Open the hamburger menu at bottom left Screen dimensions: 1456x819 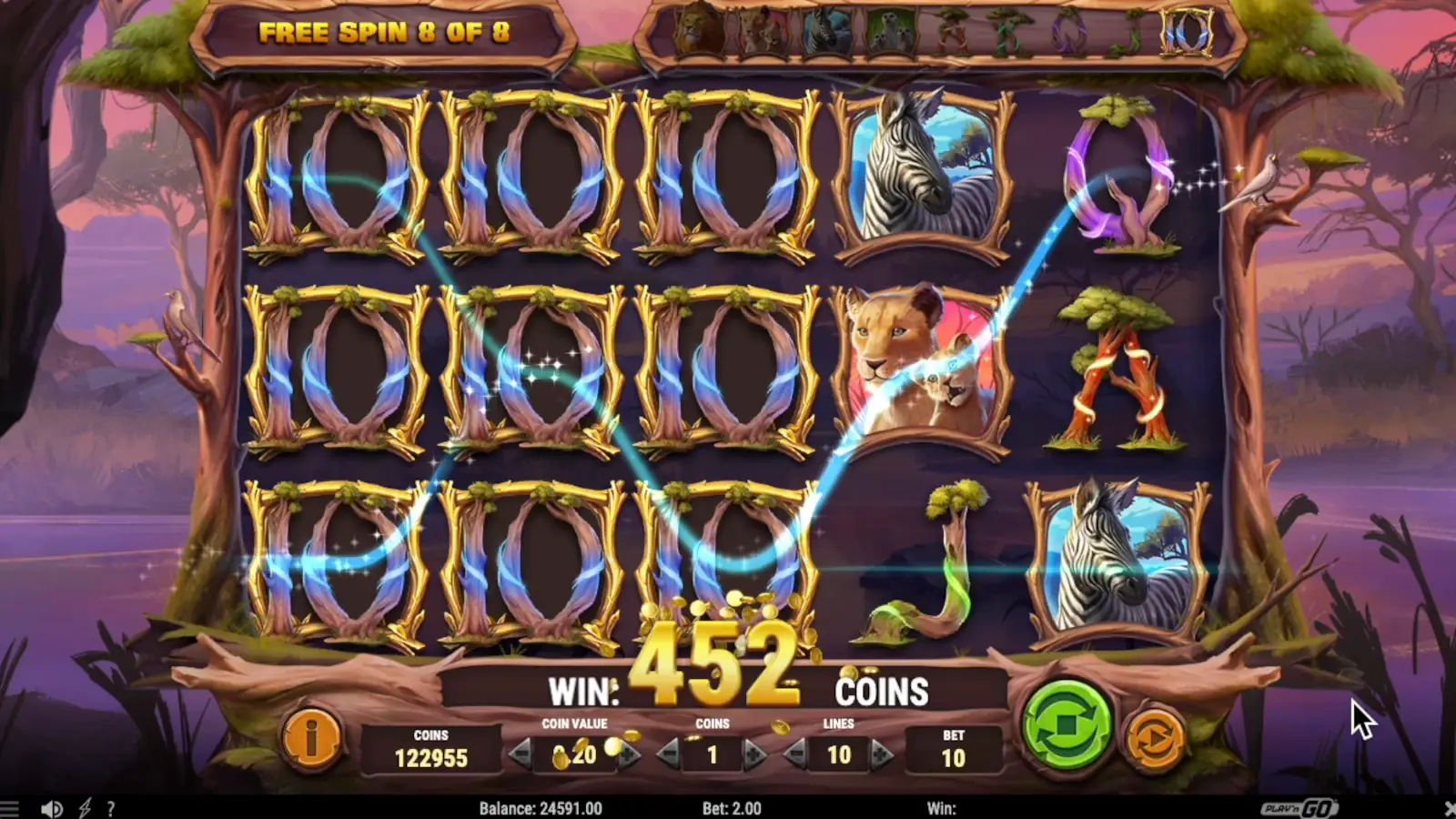coord(9,808)
